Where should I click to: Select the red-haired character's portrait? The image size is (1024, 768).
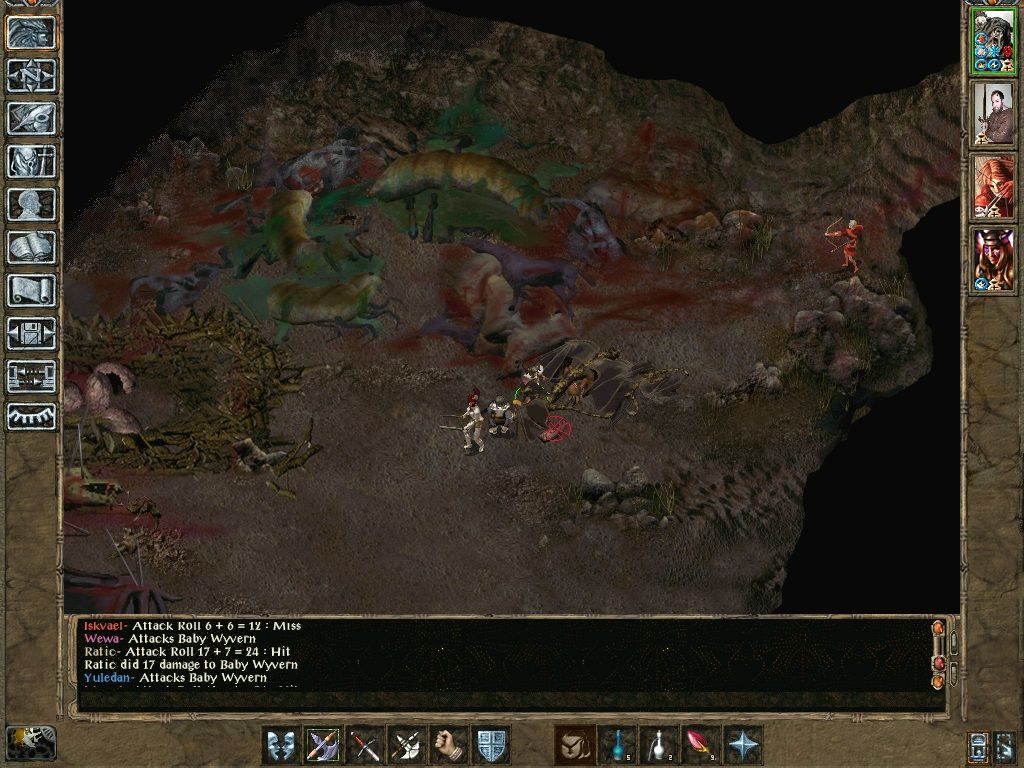(992, 187)
